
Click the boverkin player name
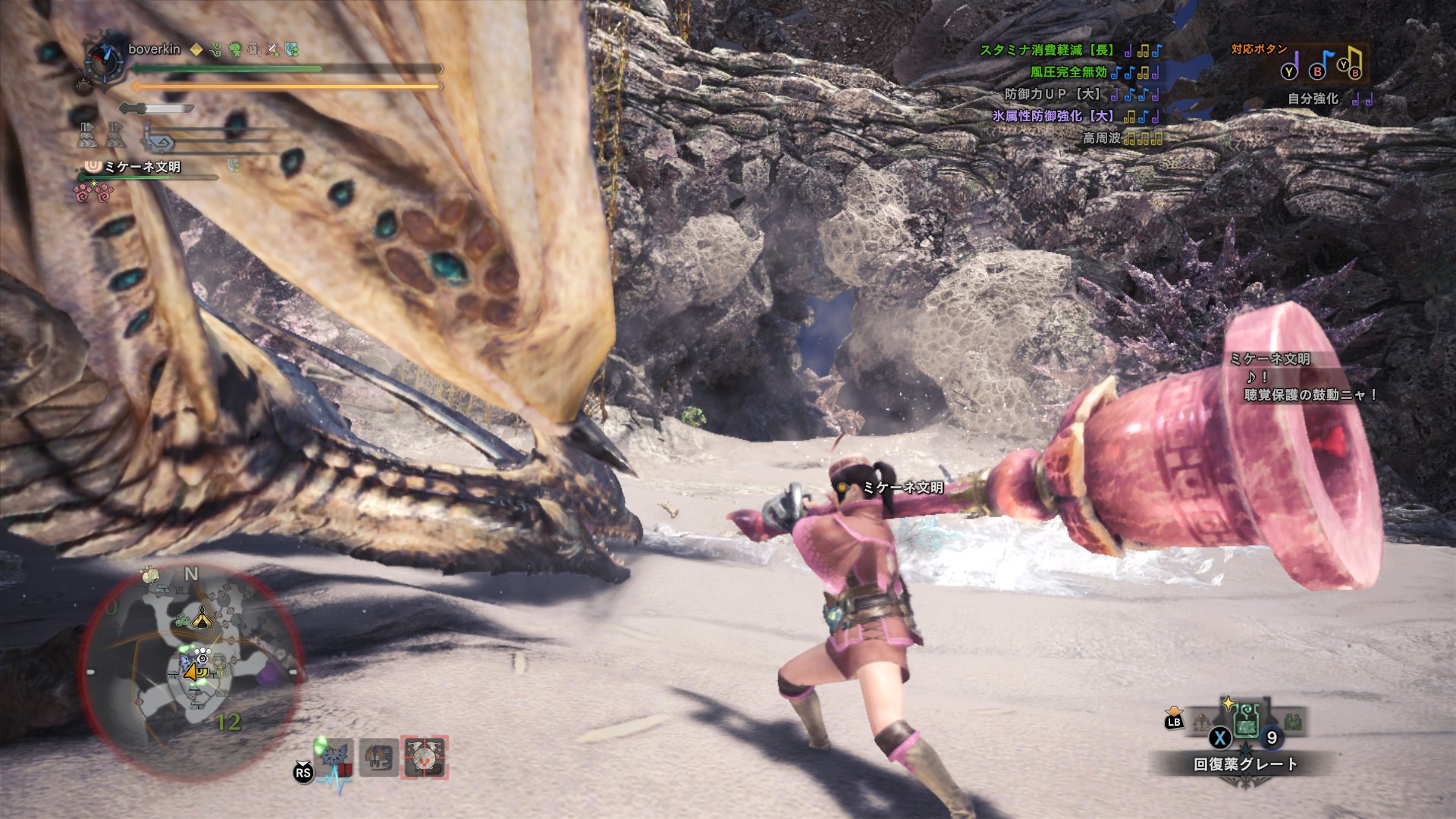tap(154, 49)
